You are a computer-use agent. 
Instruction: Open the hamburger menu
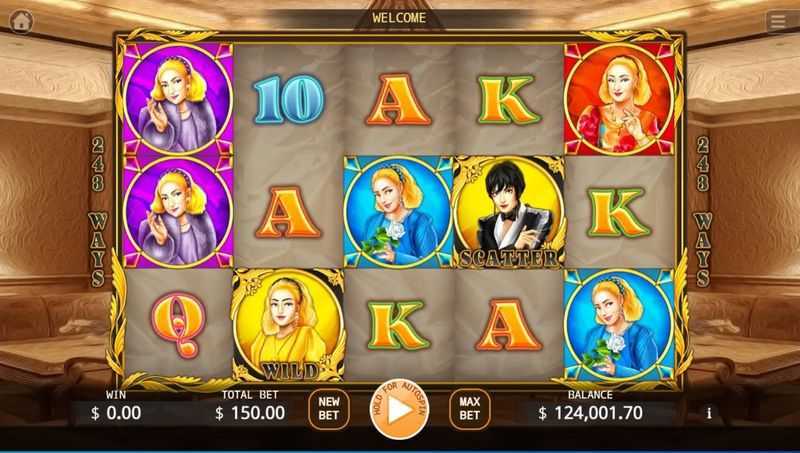tap(778, 20)
